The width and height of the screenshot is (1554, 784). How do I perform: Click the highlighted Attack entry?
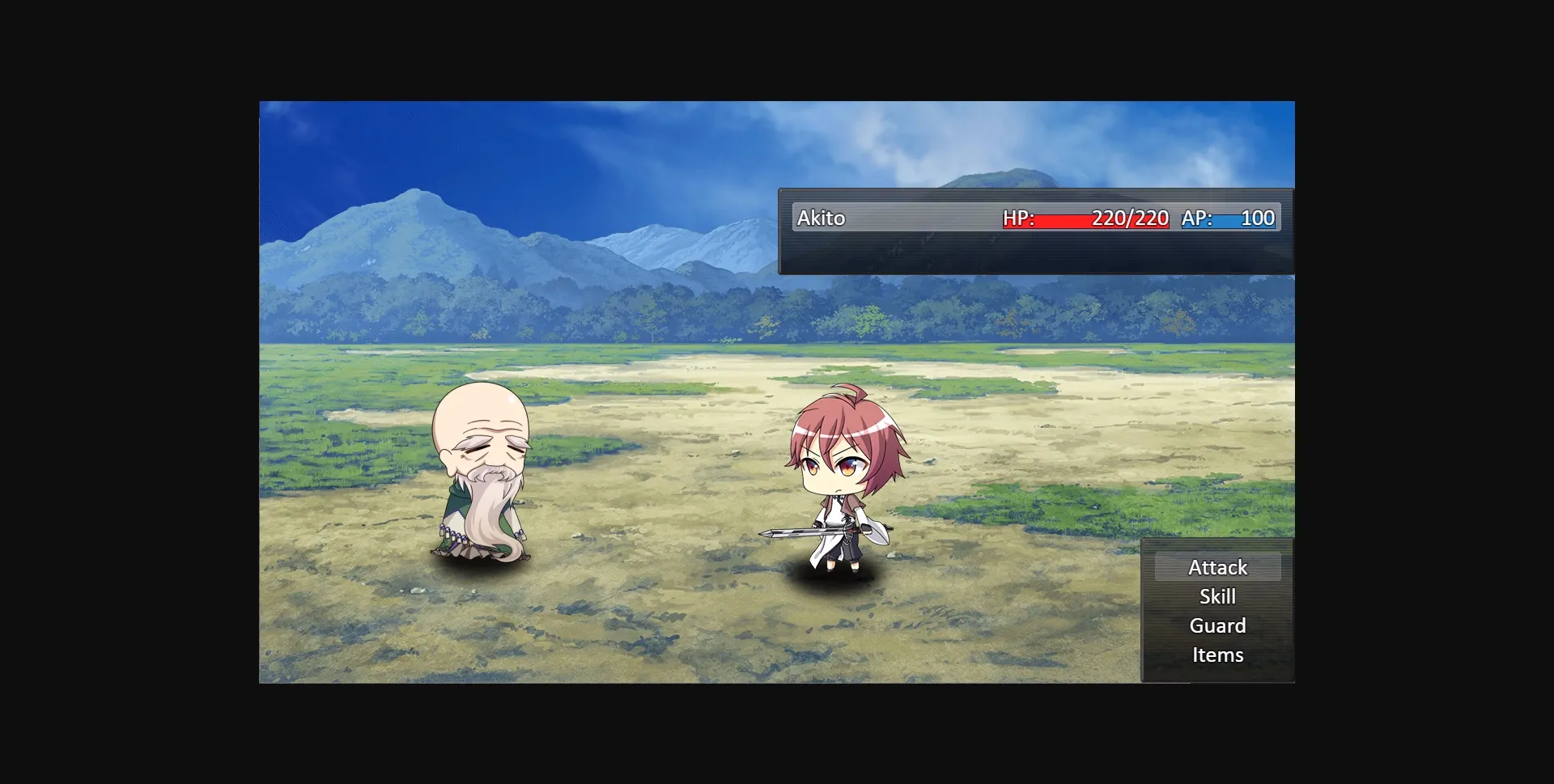point(1217,567)
